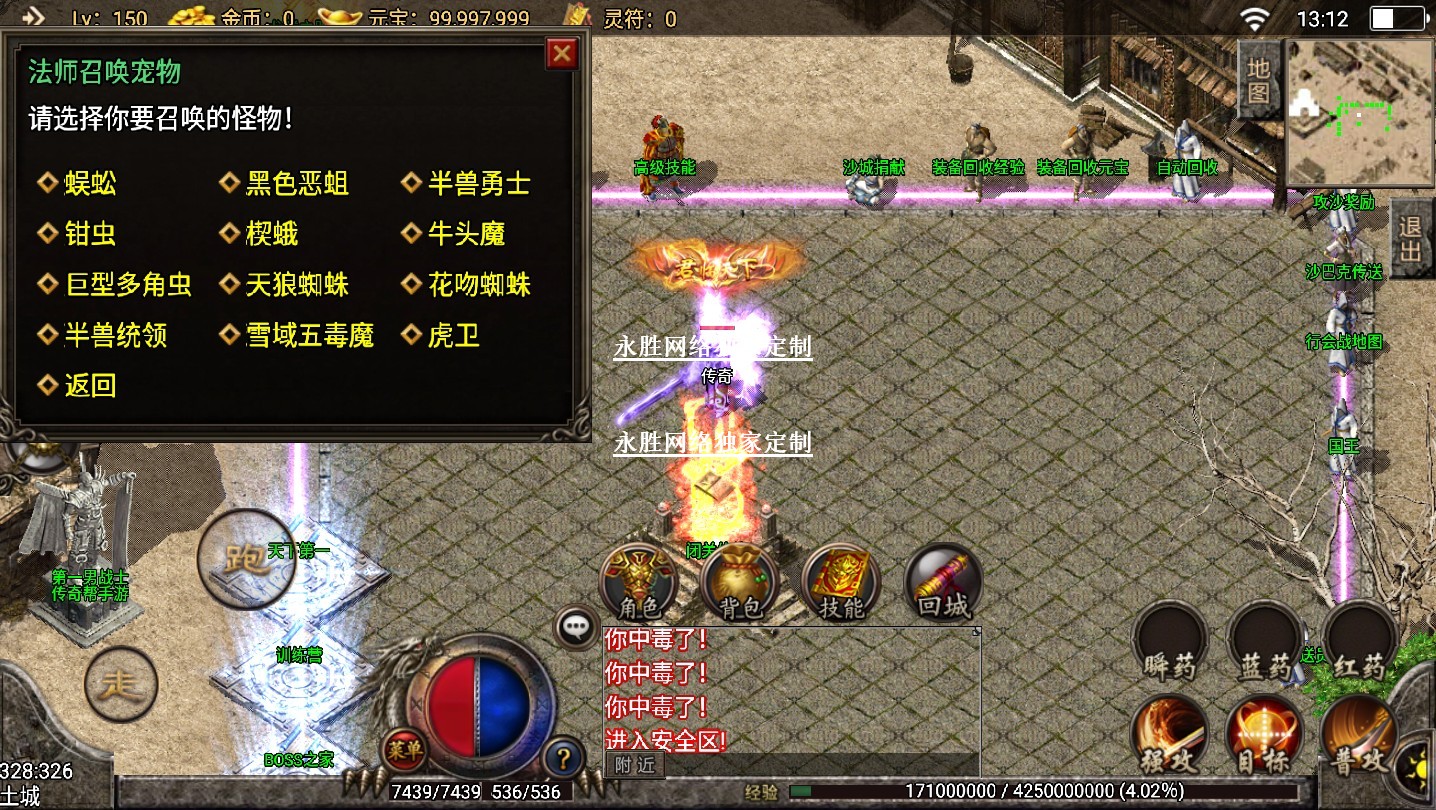Choose 蜈蚣 from the summon list
This screenshot has height=810, width=1436.
coord(90,184)
